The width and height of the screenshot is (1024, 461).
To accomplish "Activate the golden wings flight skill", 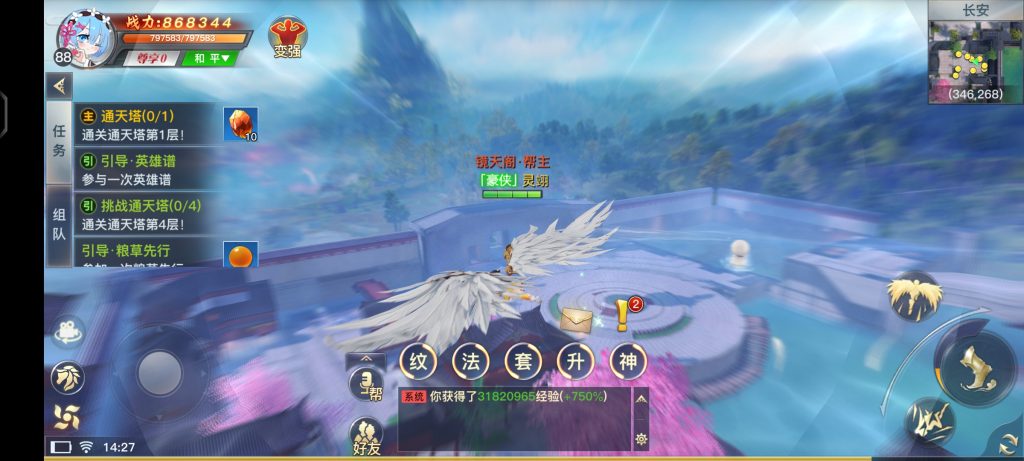I will pos(913,295).
